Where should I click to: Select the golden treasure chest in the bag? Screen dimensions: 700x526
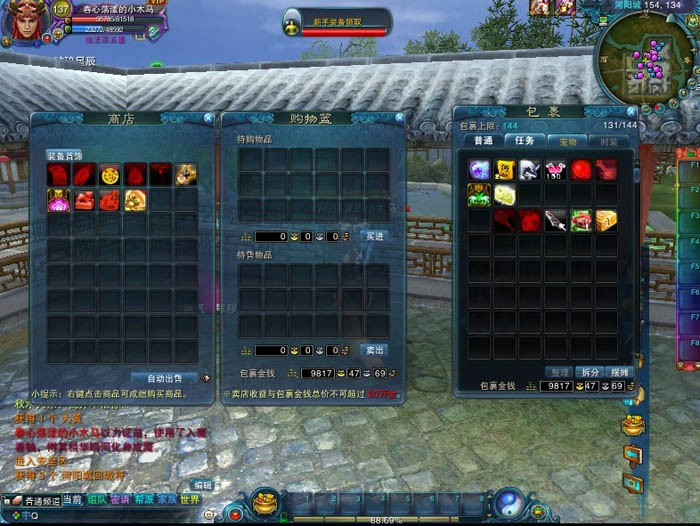[x=606, y=219]
